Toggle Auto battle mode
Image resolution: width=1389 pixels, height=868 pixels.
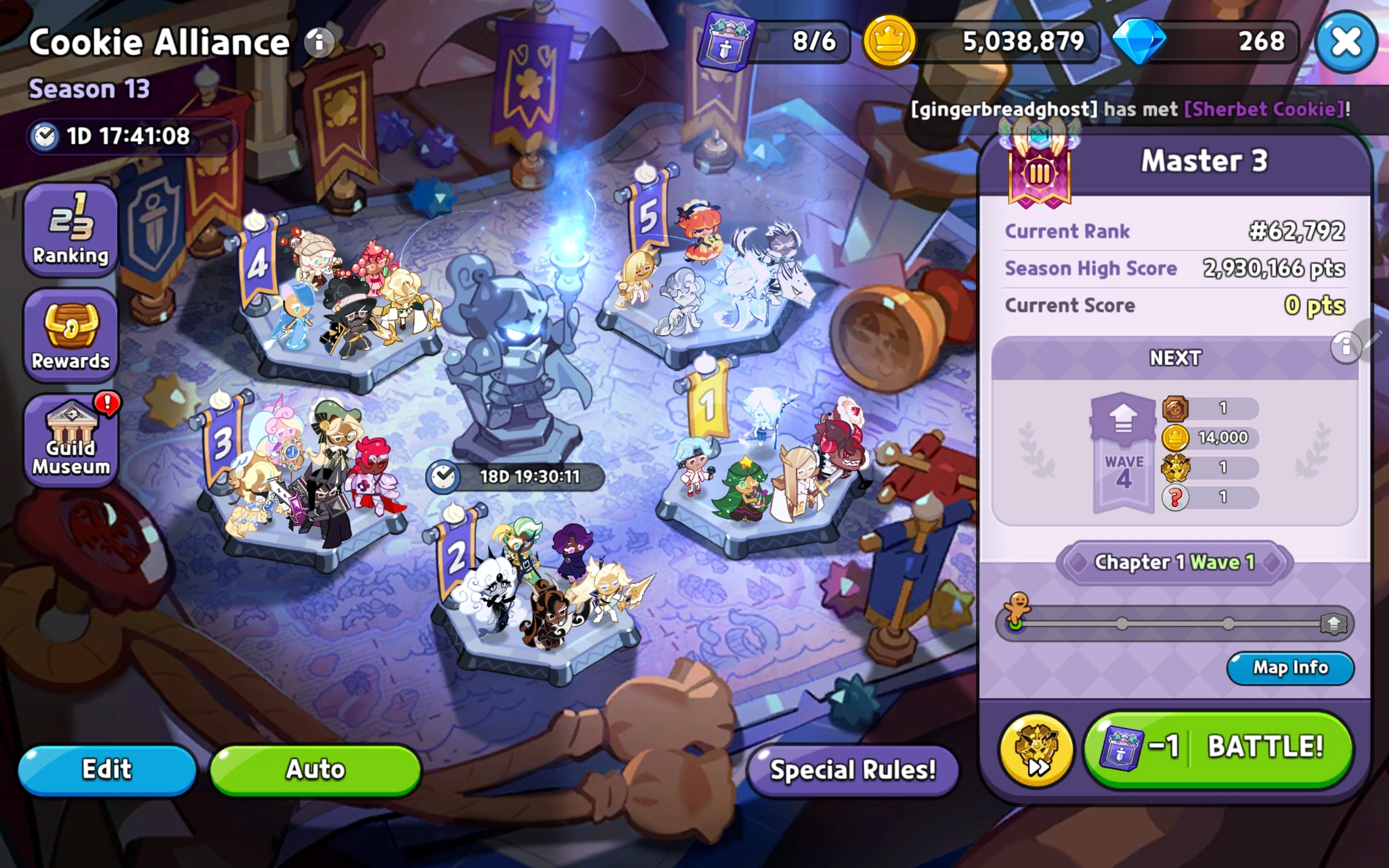[x=315, y=769]
